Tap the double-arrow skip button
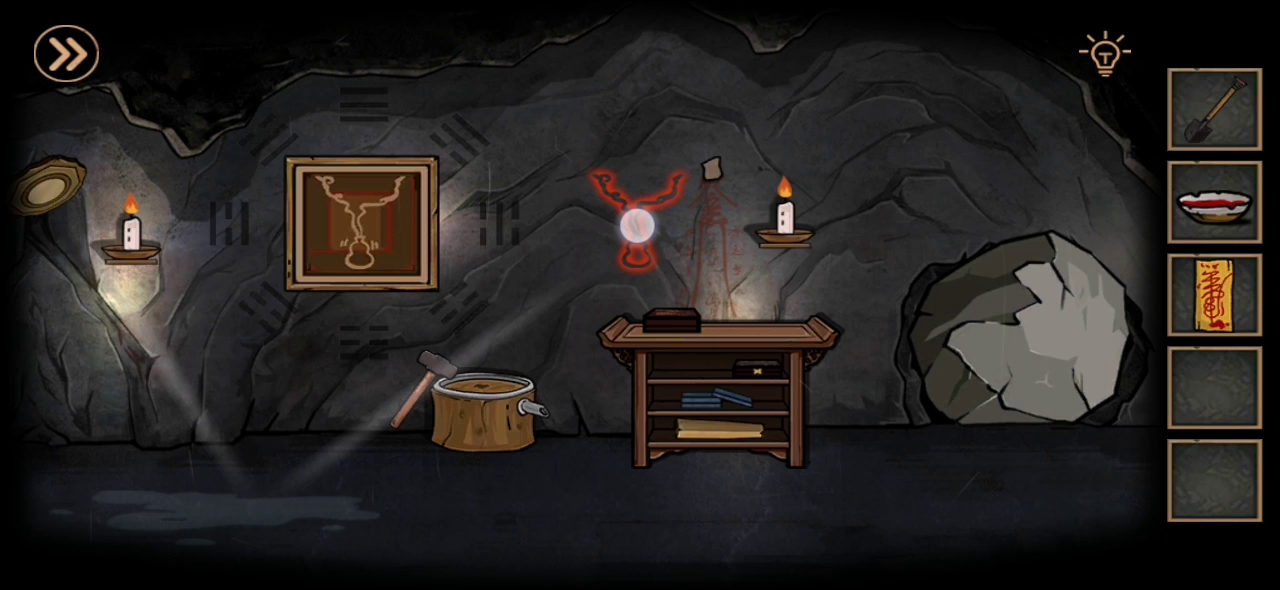Screen dimensions: 1280x590 pos(66,53)
